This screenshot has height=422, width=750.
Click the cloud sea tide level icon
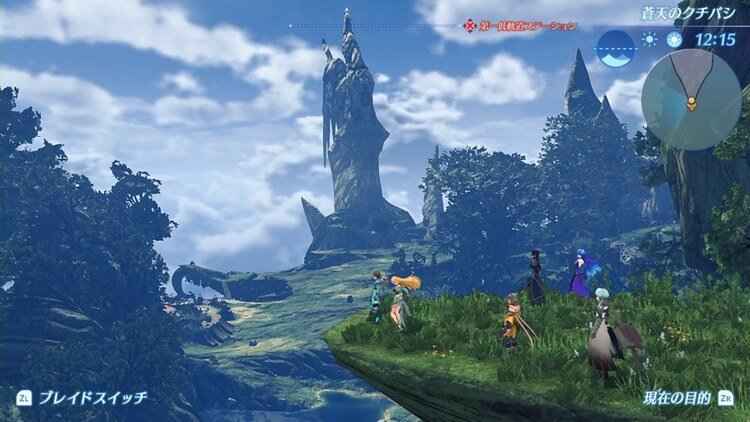click(616, 43)
